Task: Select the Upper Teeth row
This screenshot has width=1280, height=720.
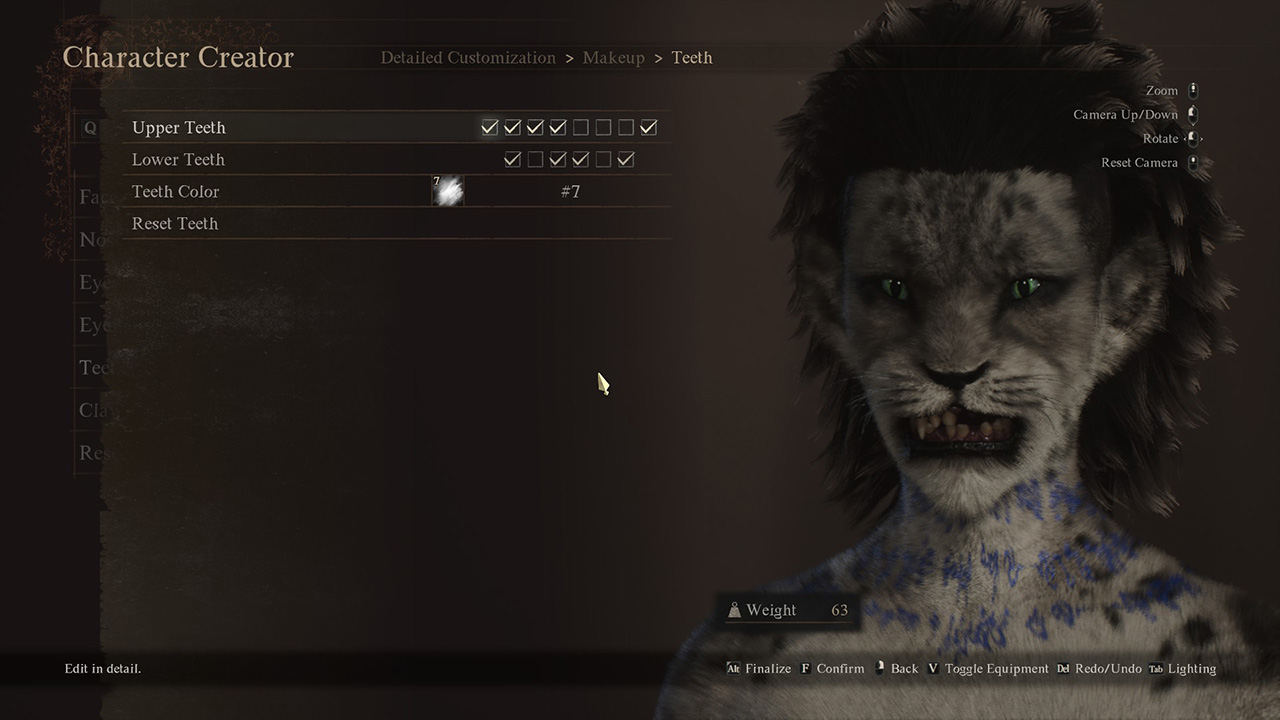Action: [x=179, y=128]
